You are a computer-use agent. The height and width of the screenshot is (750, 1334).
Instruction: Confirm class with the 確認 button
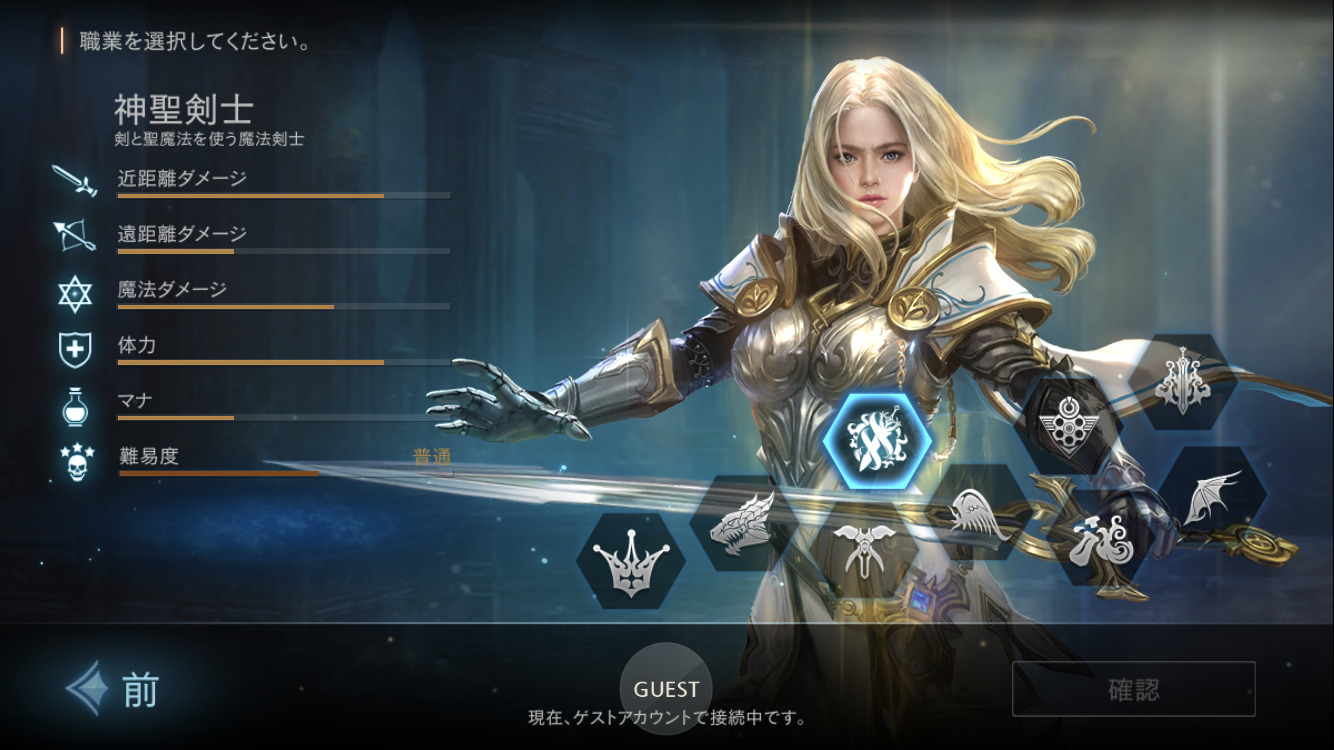pyautogui.click(x=1133, y=689)
